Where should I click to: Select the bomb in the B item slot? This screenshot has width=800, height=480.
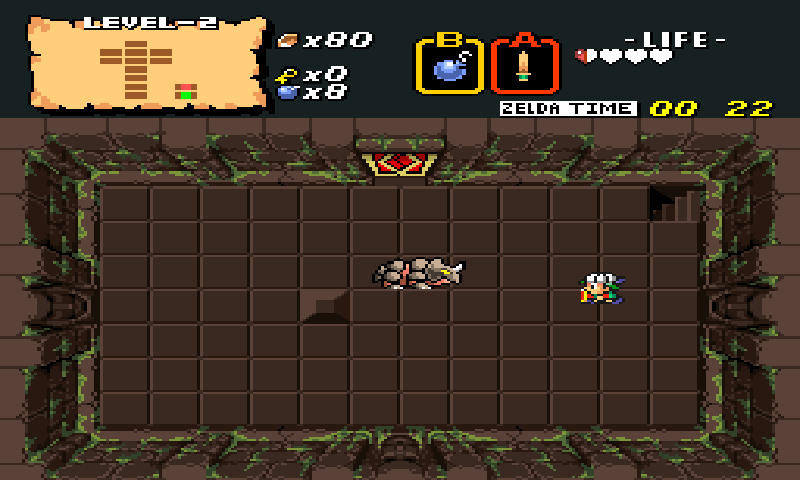point(449,67)
